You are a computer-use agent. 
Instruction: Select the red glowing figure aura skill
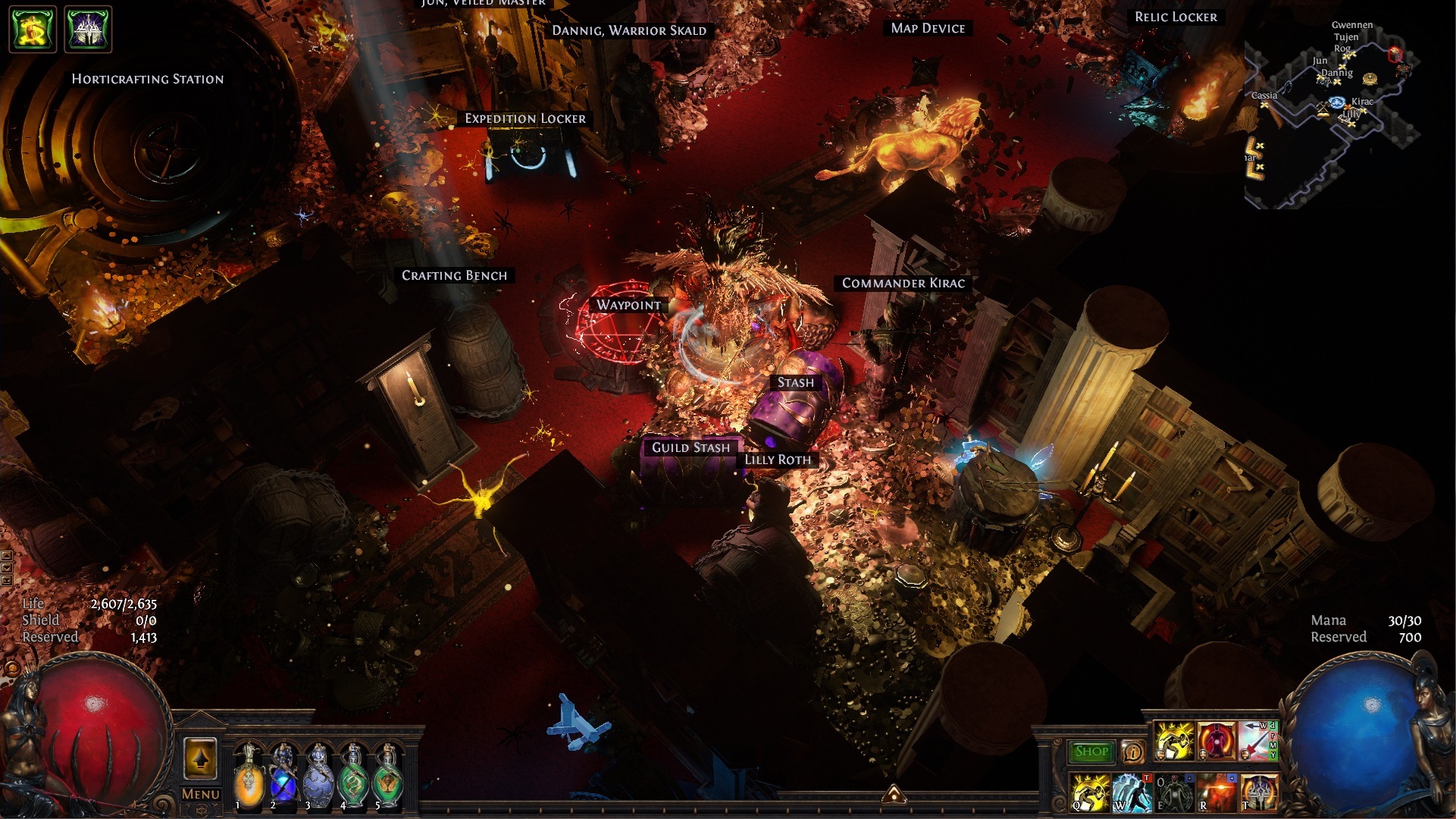click(x=1216, y=741)
